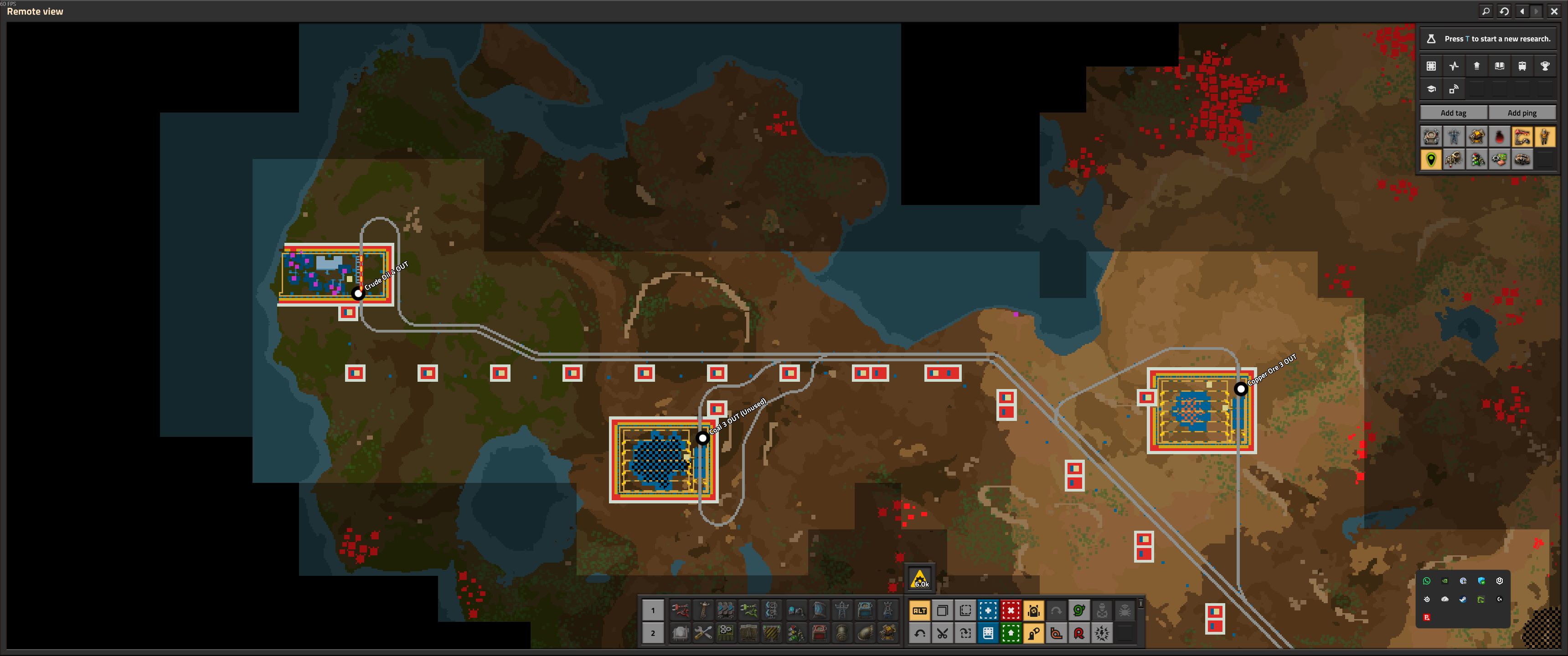Viewport: 1568px width, 656px height.
Task: Click the Add tag button
Action: click(1453, 113)
